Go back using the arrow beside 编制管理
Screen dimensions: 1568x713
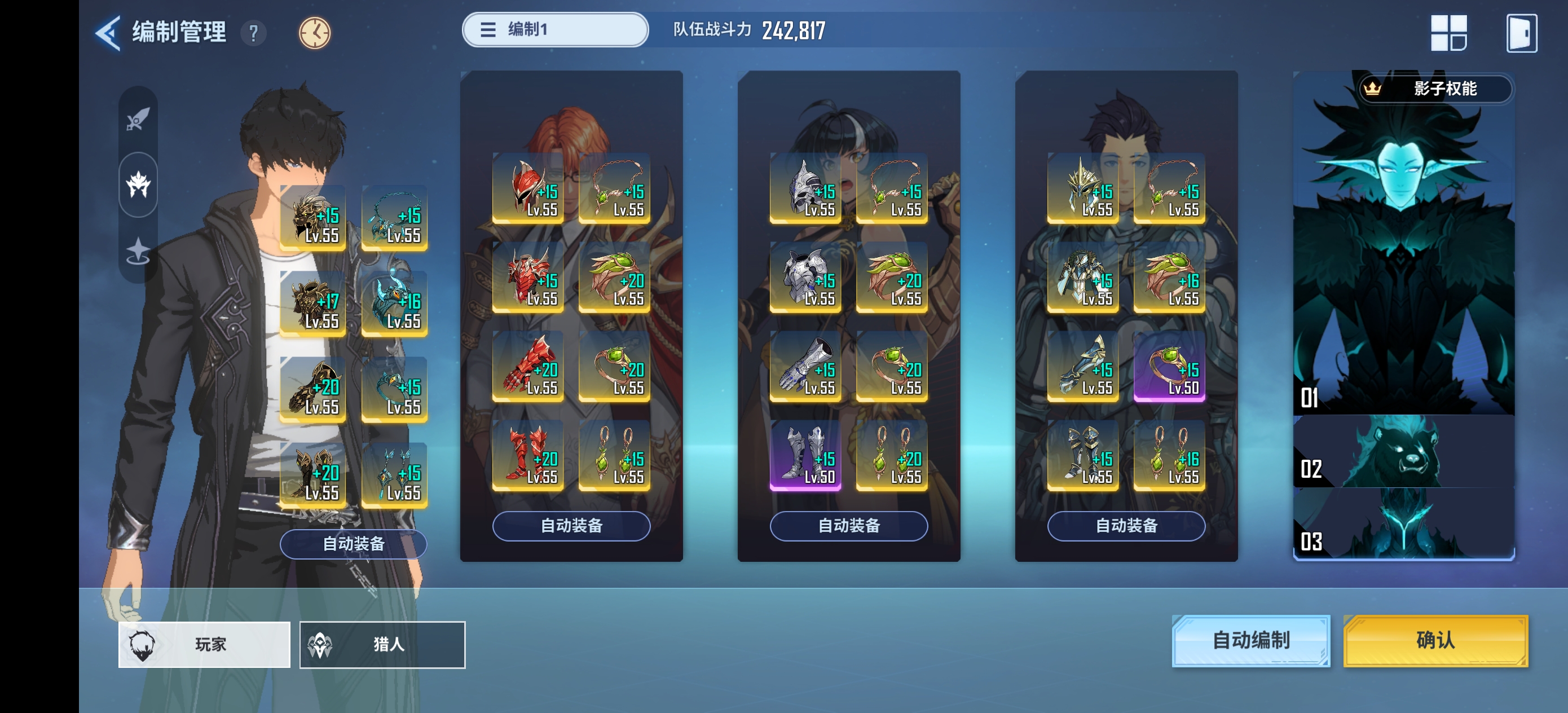pos(108,32)
